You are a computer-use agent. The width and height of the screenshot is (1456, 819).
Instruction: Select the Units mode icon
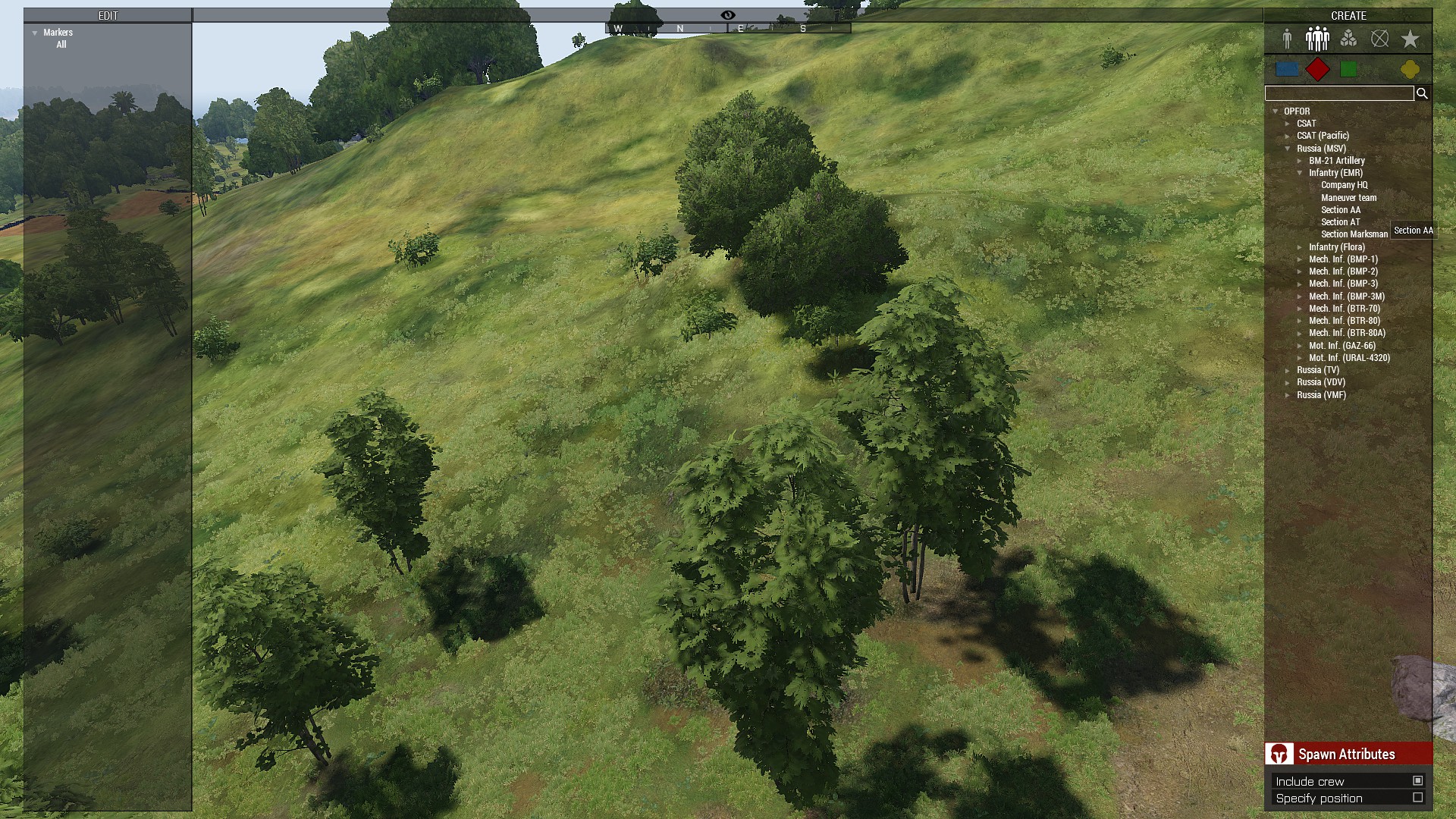[1287, 39]
